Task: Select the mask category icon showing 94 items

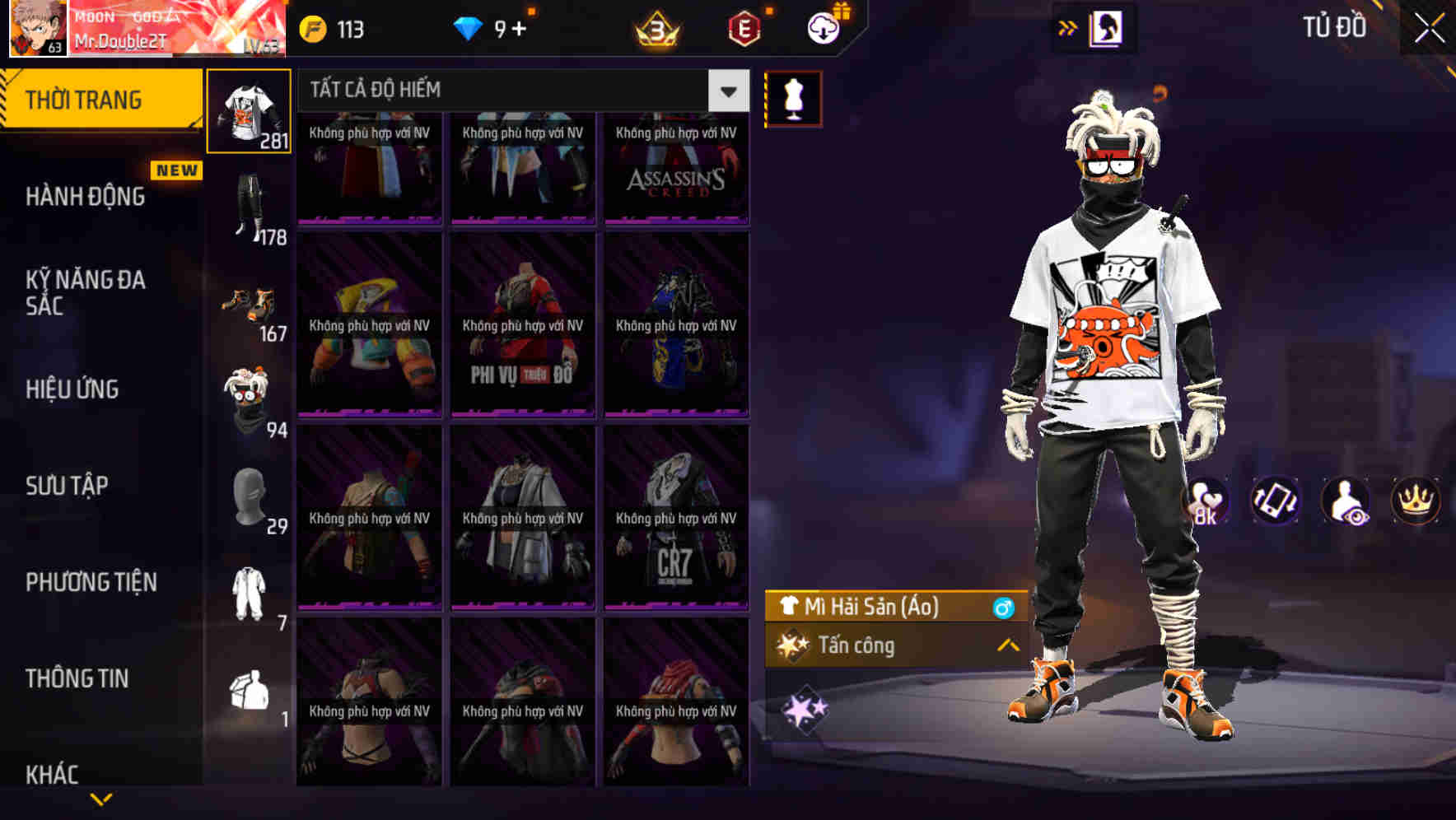Action: point(249,403)
